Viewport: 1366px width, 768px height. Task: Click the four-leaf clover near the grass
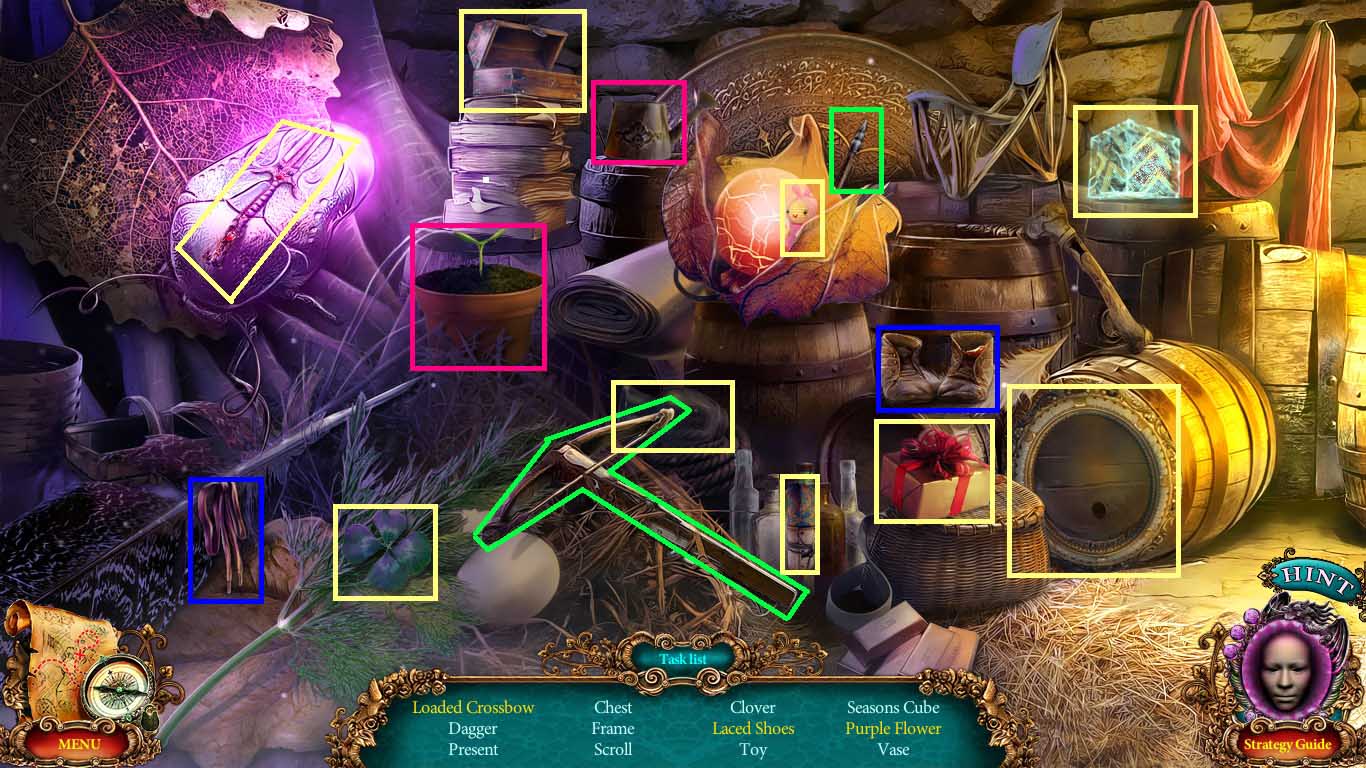tap(385, 550)
